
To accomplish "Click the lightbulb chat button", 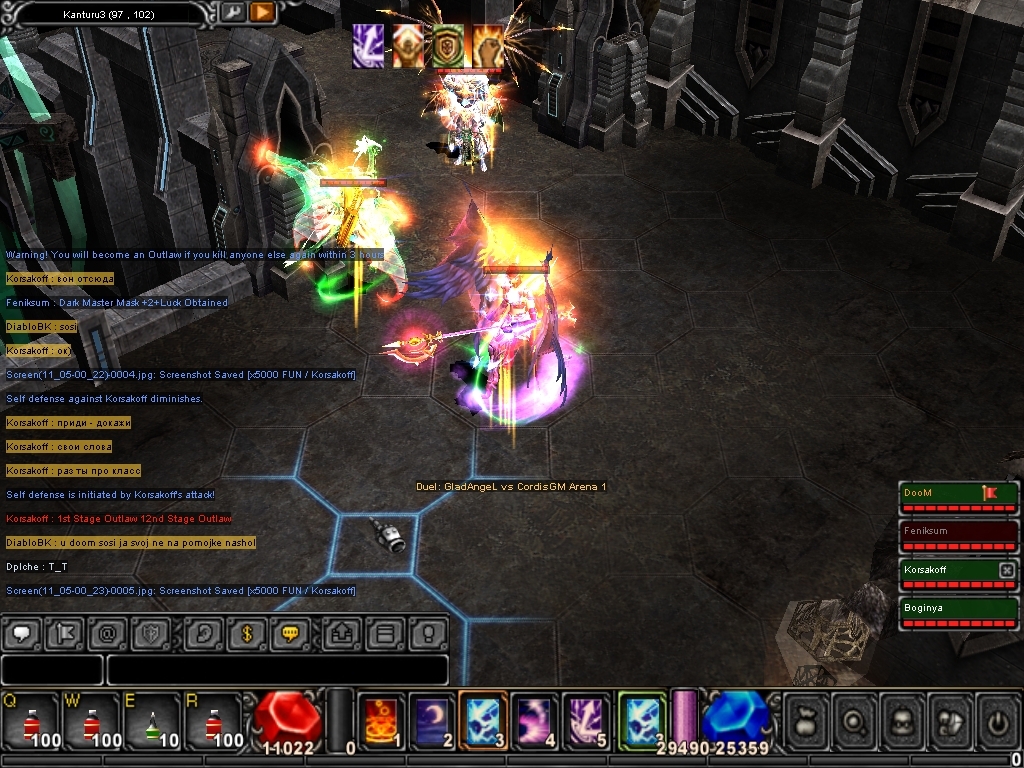I will (x=428, y=633).
